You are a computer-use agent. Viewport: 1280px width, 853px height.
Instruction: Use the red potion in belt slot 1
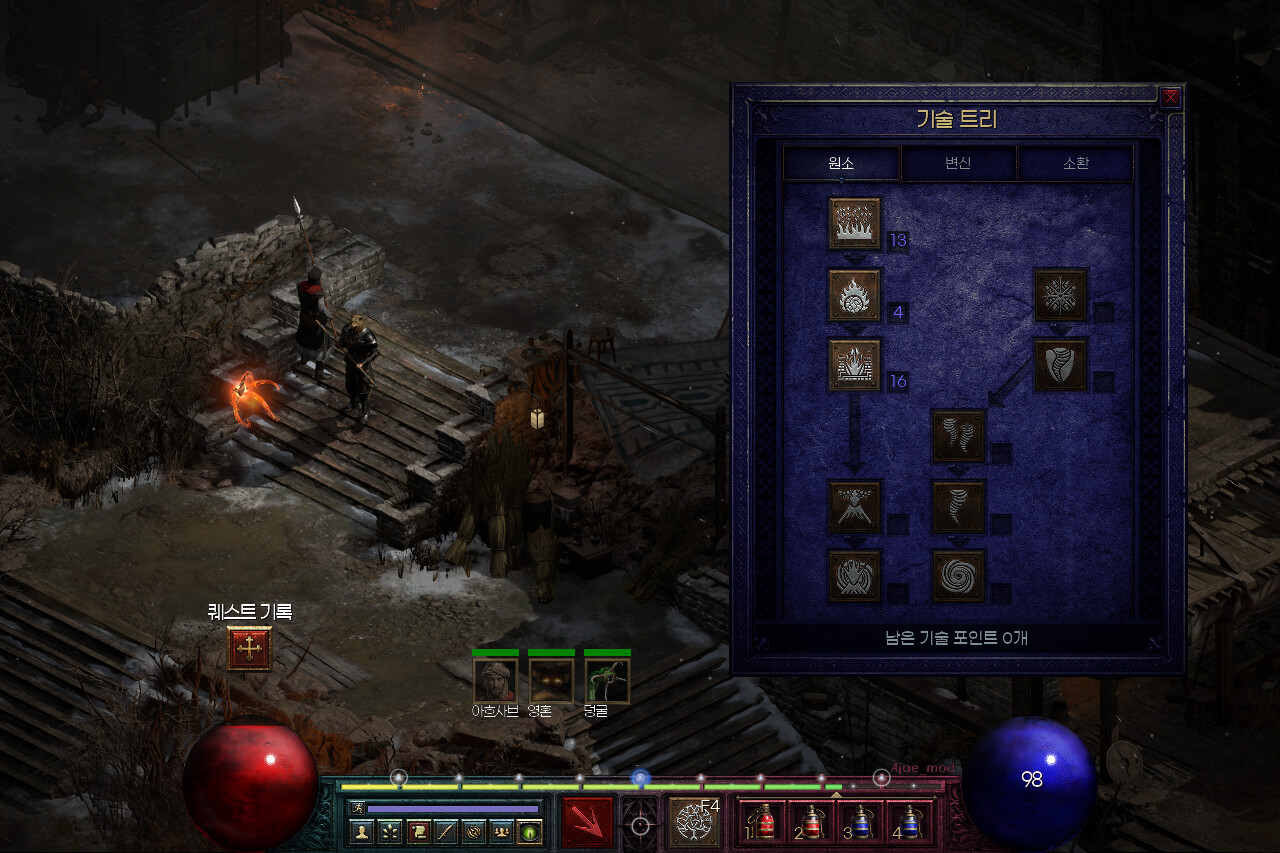pos(765,822)
